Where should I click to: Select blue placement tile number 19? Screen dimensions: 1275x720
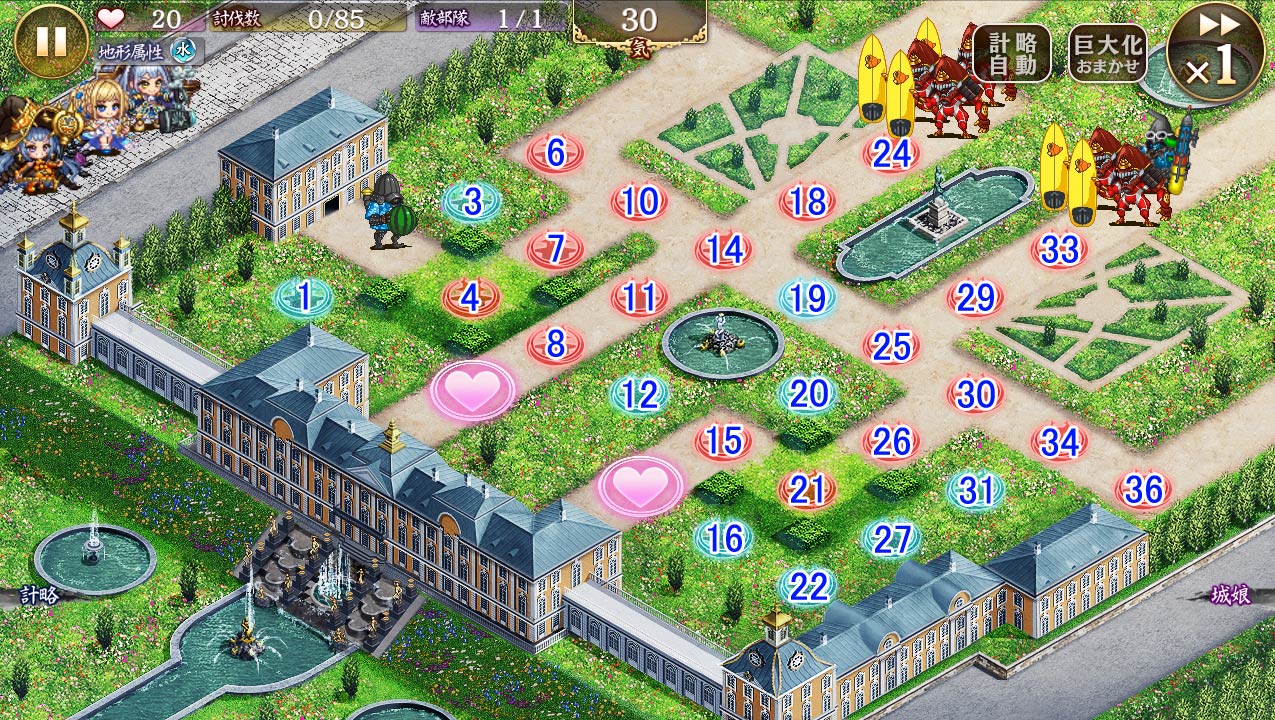807,297
